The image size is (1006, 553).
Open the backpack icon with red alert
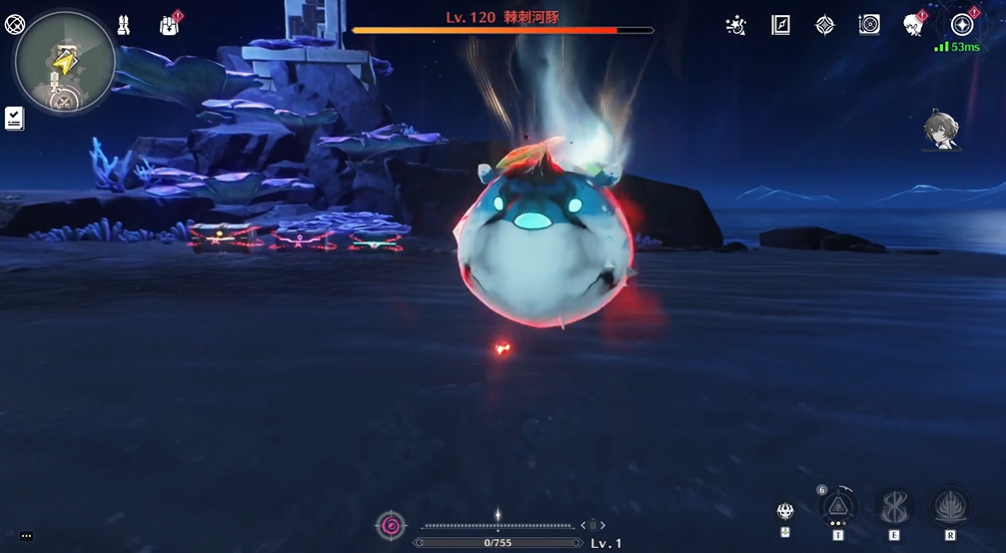tap(169, 25)
